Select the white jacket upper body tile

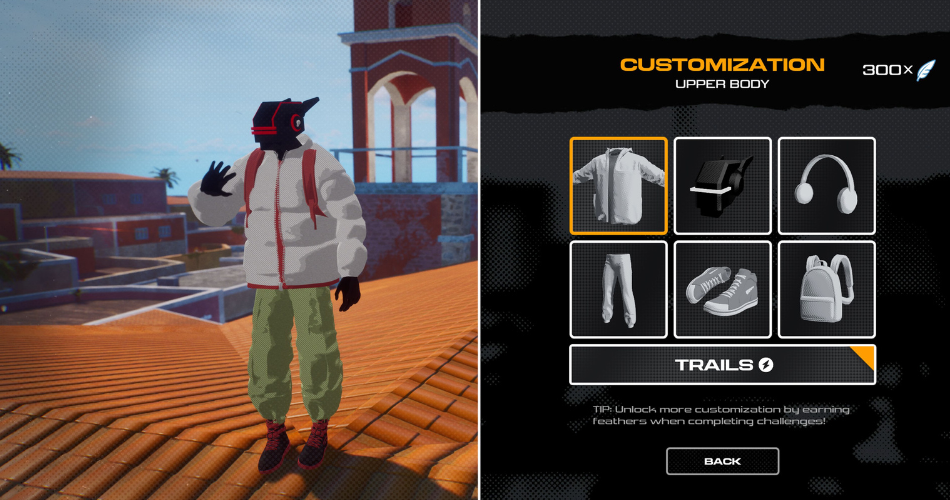tap(618, 186)
